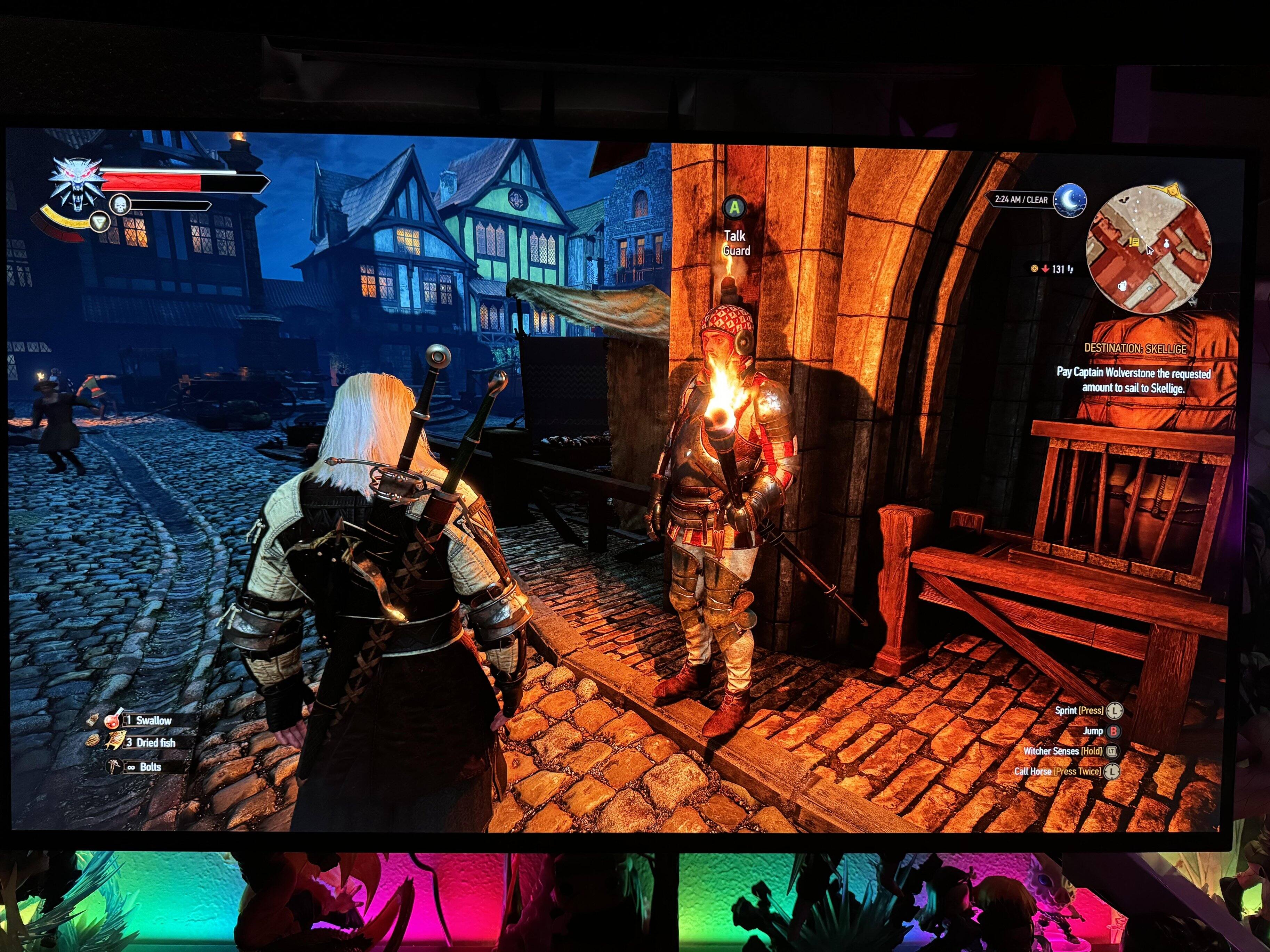Click the yellow quest marker on minimap
The width and height of the screenshot is (1270, 952).
[1133, 242]
